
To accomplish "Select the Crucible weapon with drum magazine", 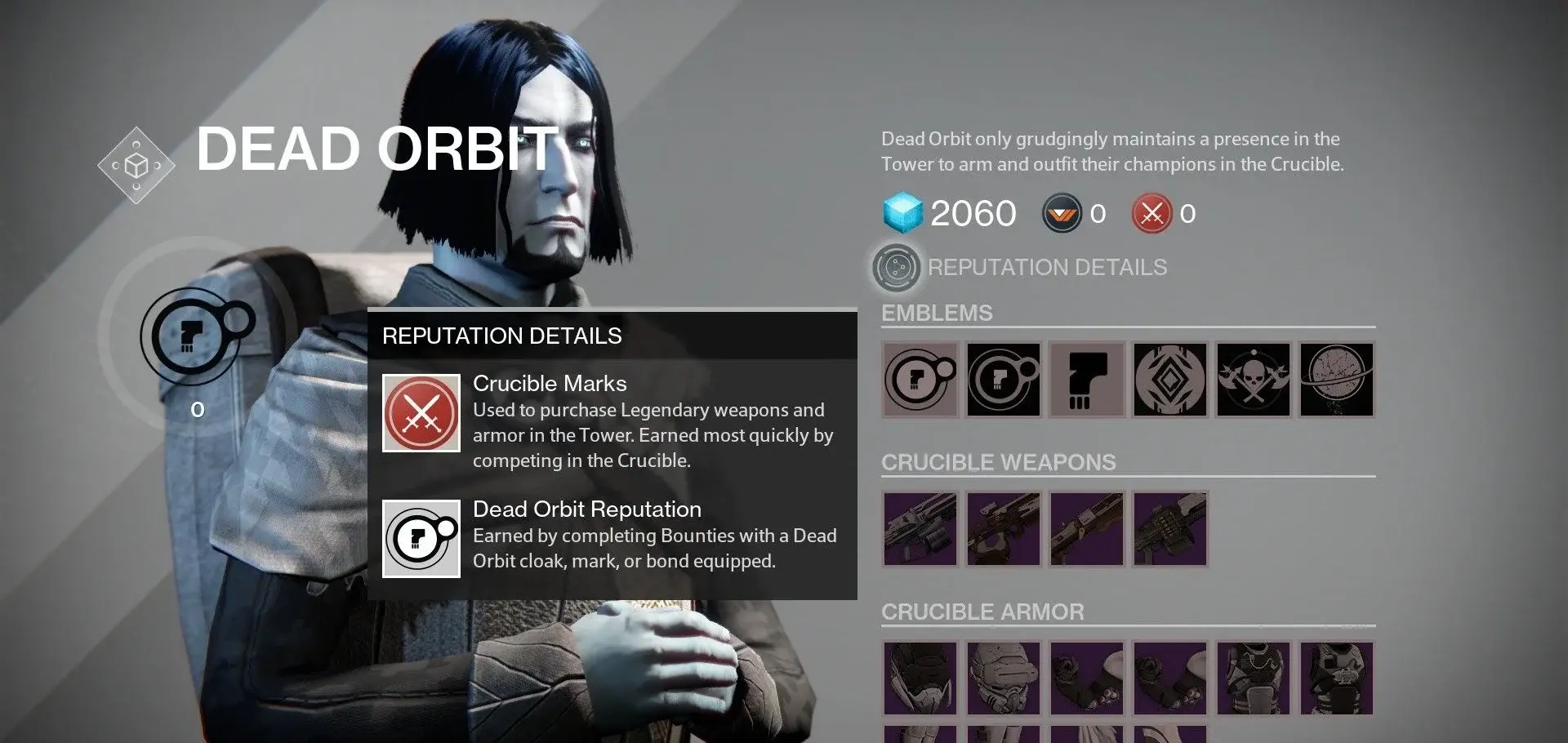I will [920, 529].
